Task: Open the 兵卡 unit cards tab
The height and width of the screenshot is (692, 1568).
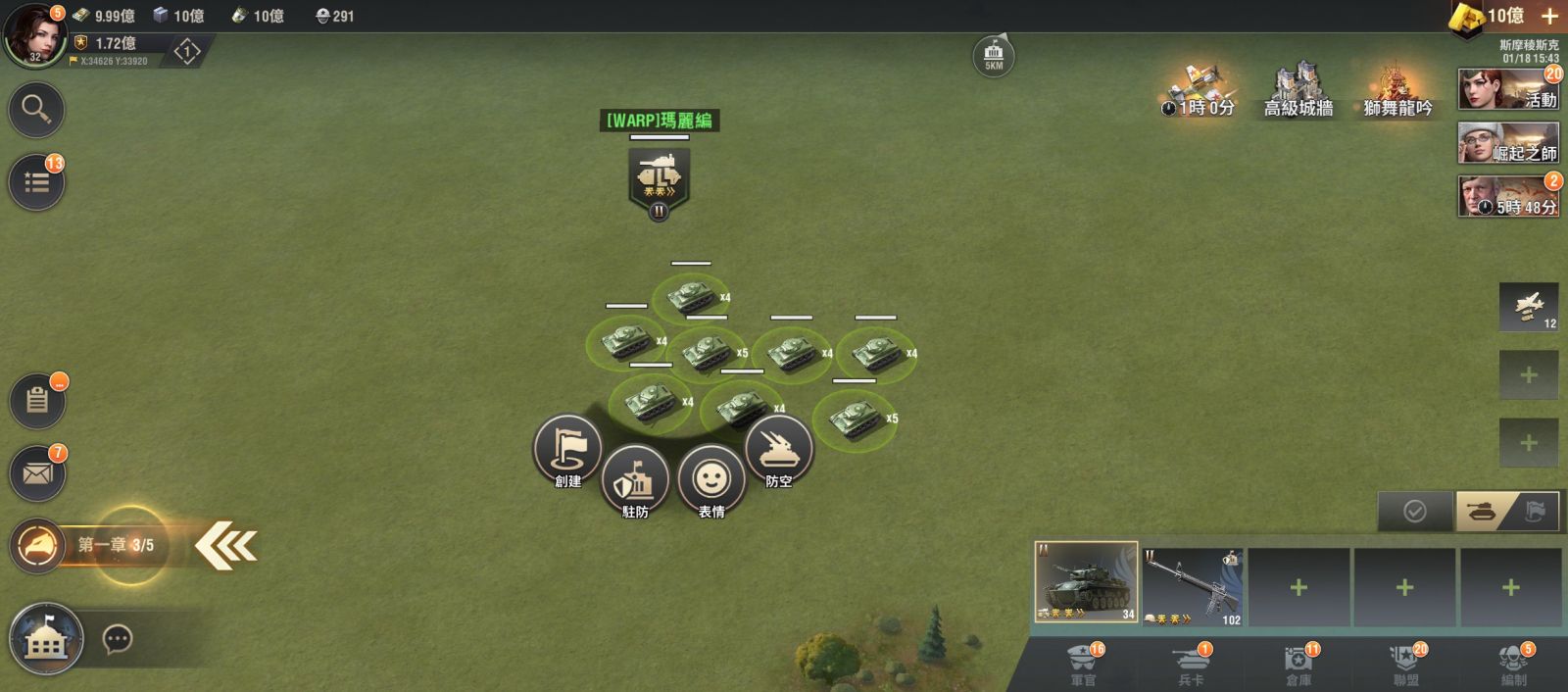Action: (1191, 665)
